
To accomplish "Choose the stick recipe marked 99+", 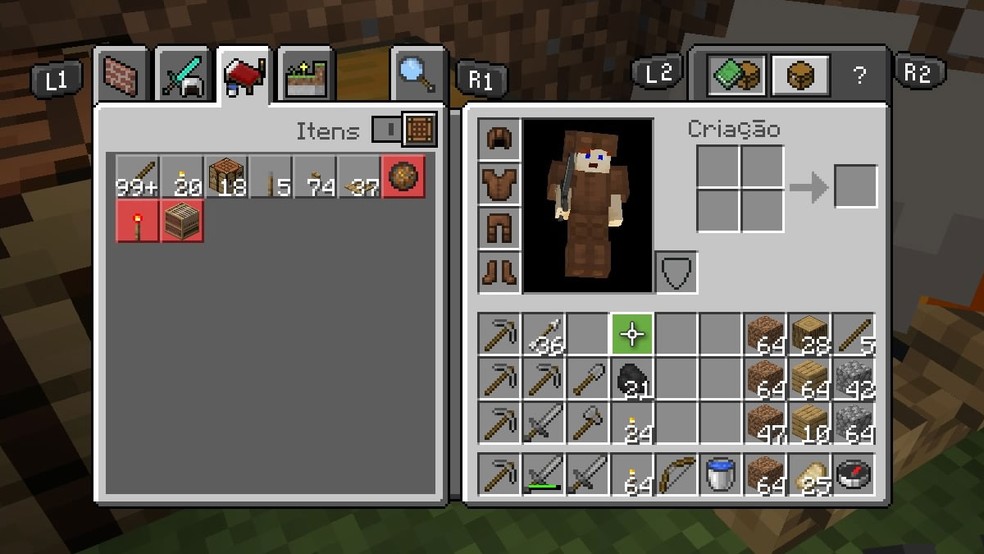I will click(x=137, y=177).
